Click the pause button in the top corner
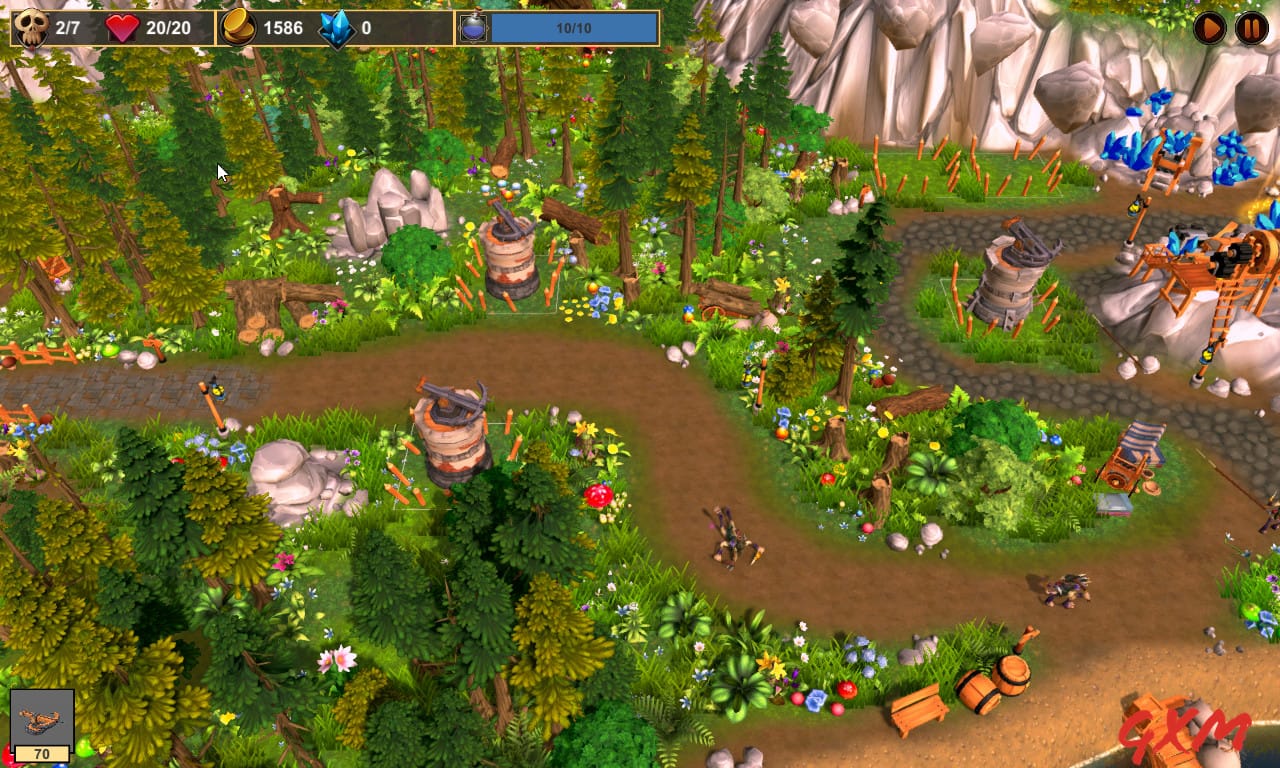The image size is (1280, 768). (x=1251, y=27)
